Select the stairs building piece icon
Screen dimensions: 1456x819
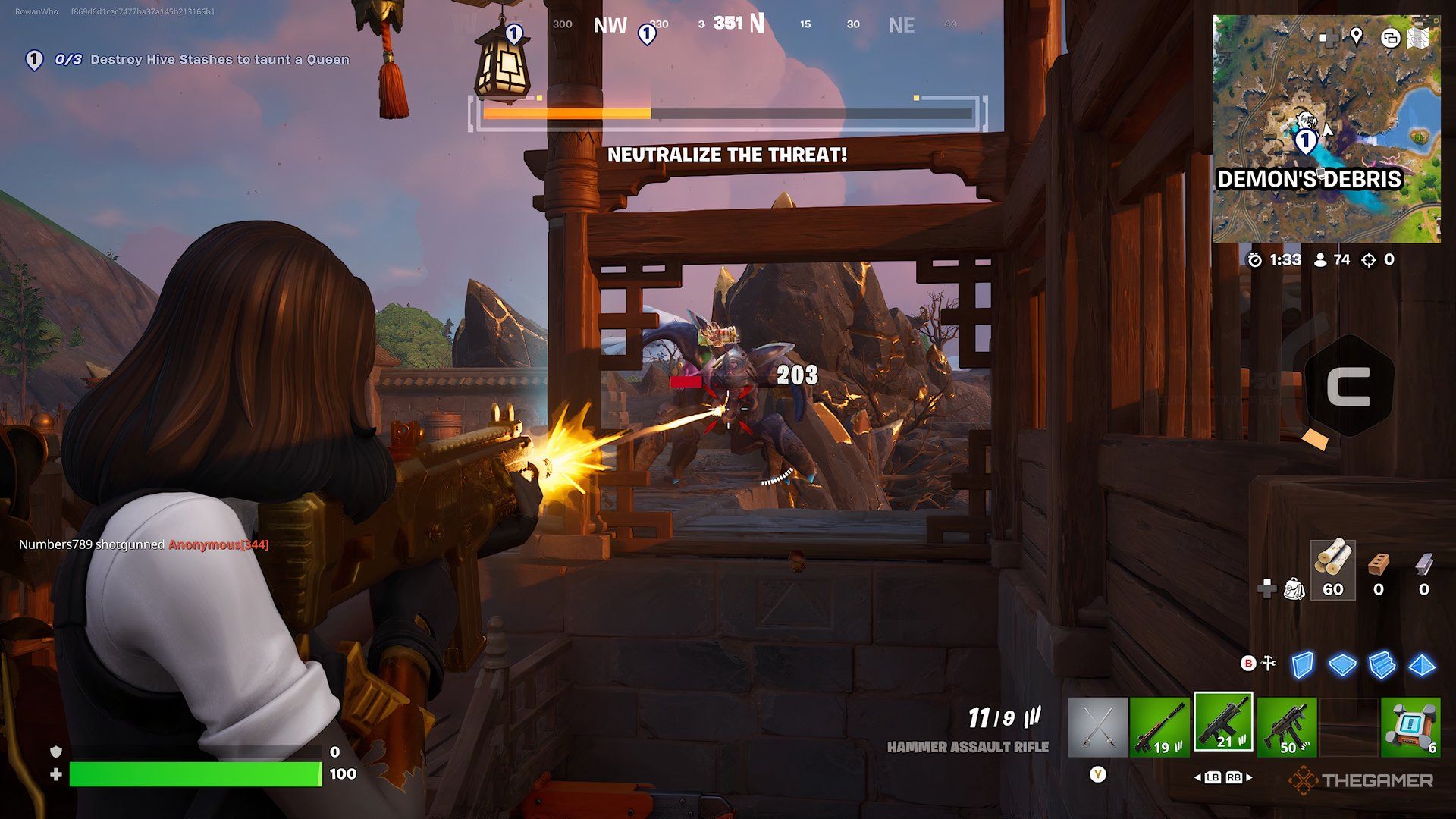tap(1382, 664)
